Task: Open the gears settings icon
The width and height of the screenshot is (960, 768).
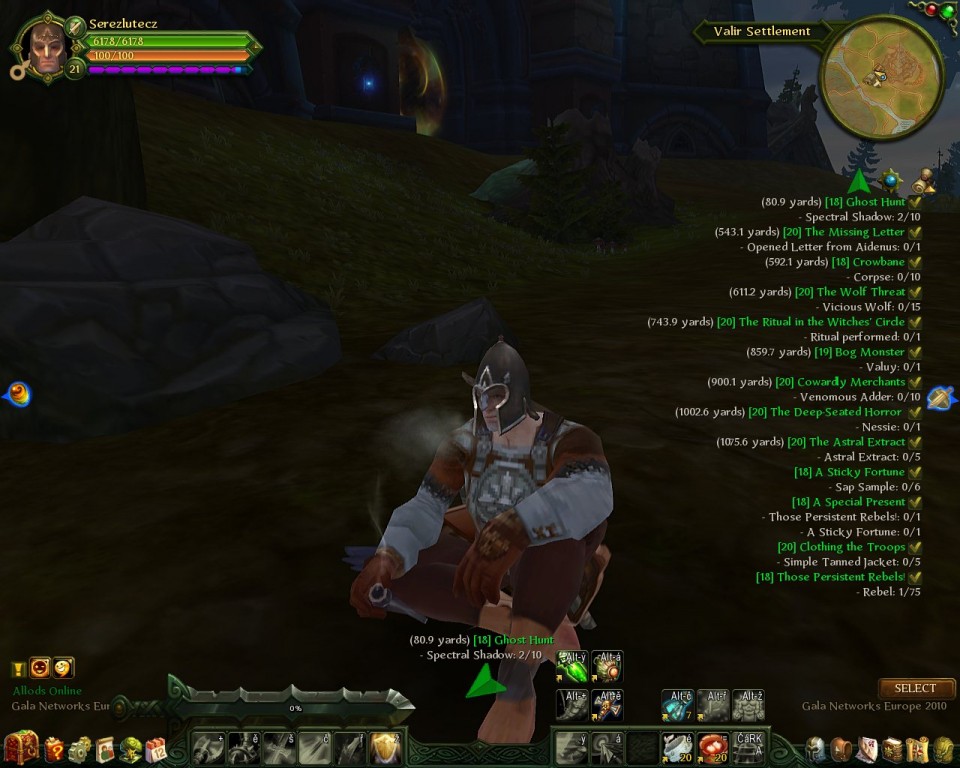Action: tap(80, 749)
